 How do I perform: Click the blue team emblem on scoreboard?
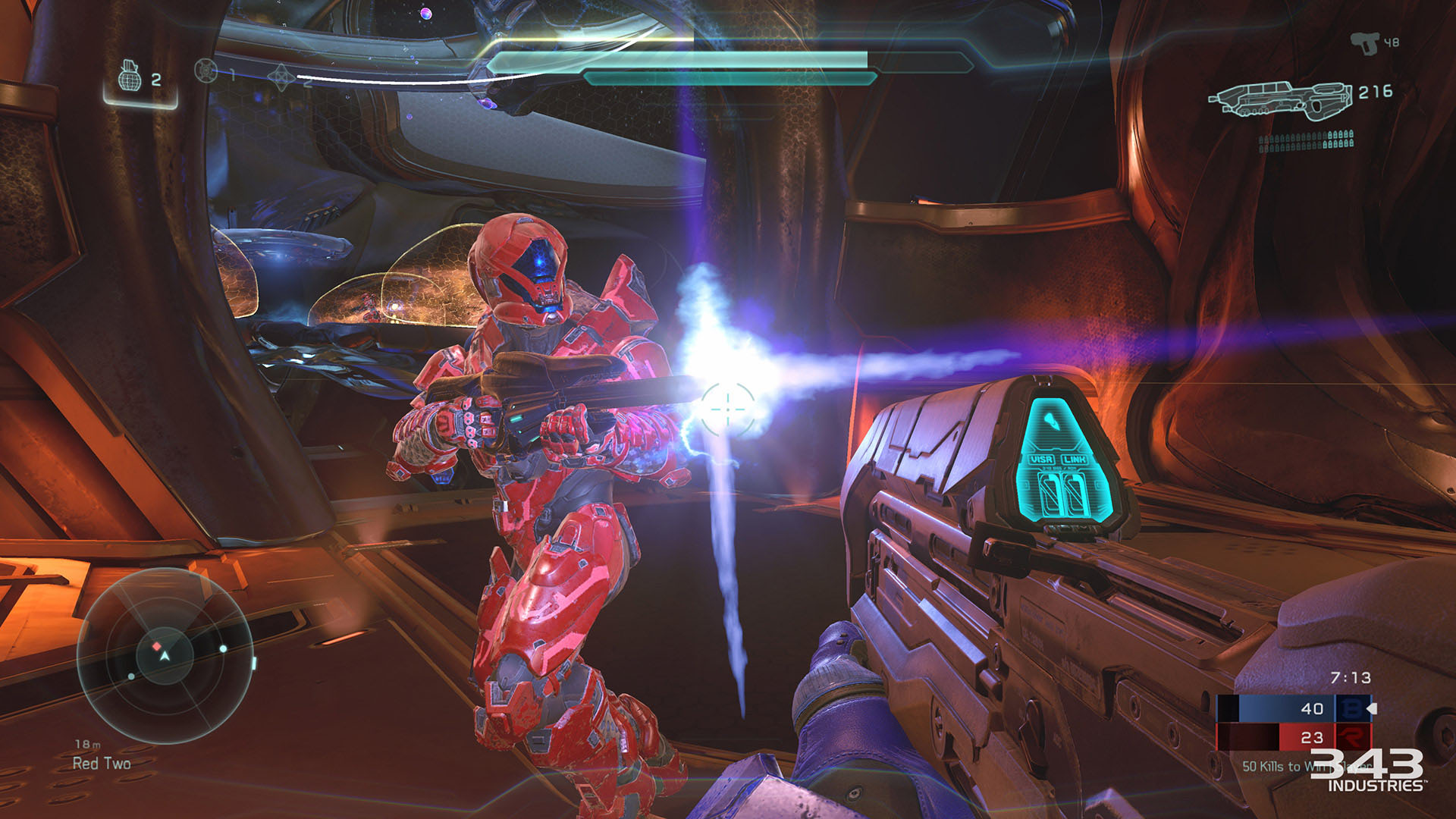click(x=1351, y=708)
